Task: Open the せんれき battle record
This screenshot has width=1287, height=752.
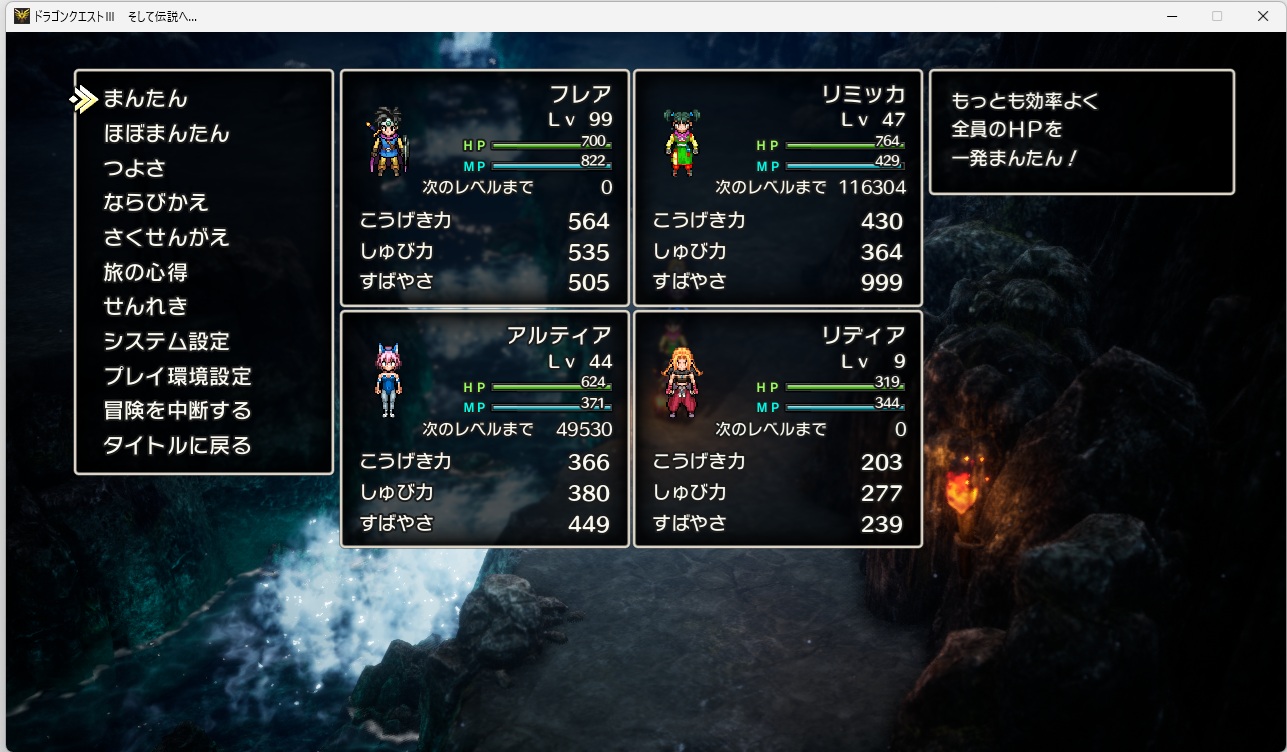Action: pyautogui.click(x=146, y=306)
